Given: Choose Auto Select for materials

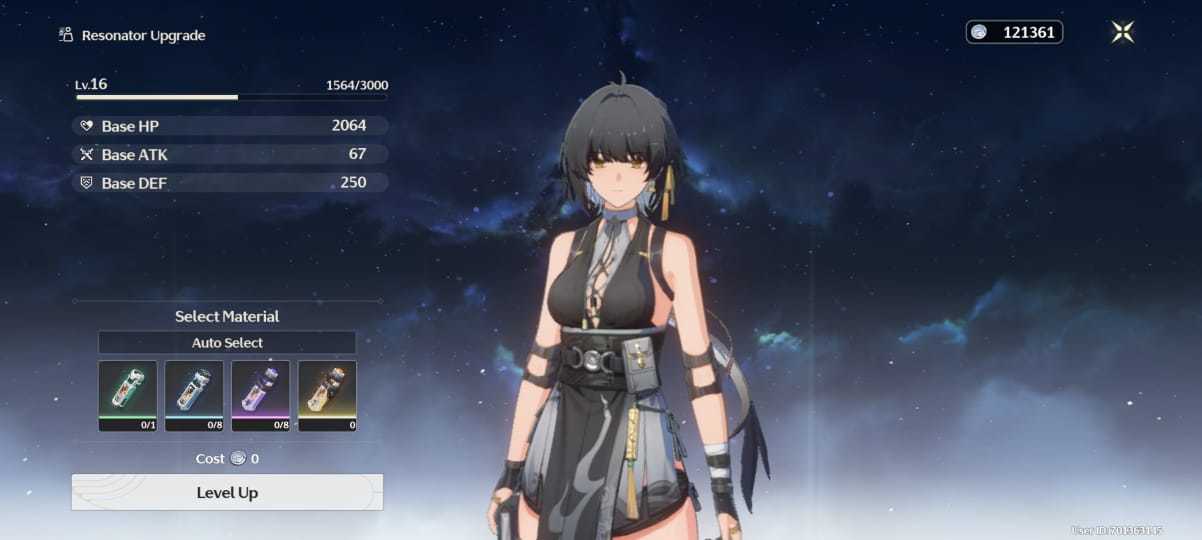Looking at the screenshot, I should click(x=227, y=343).
